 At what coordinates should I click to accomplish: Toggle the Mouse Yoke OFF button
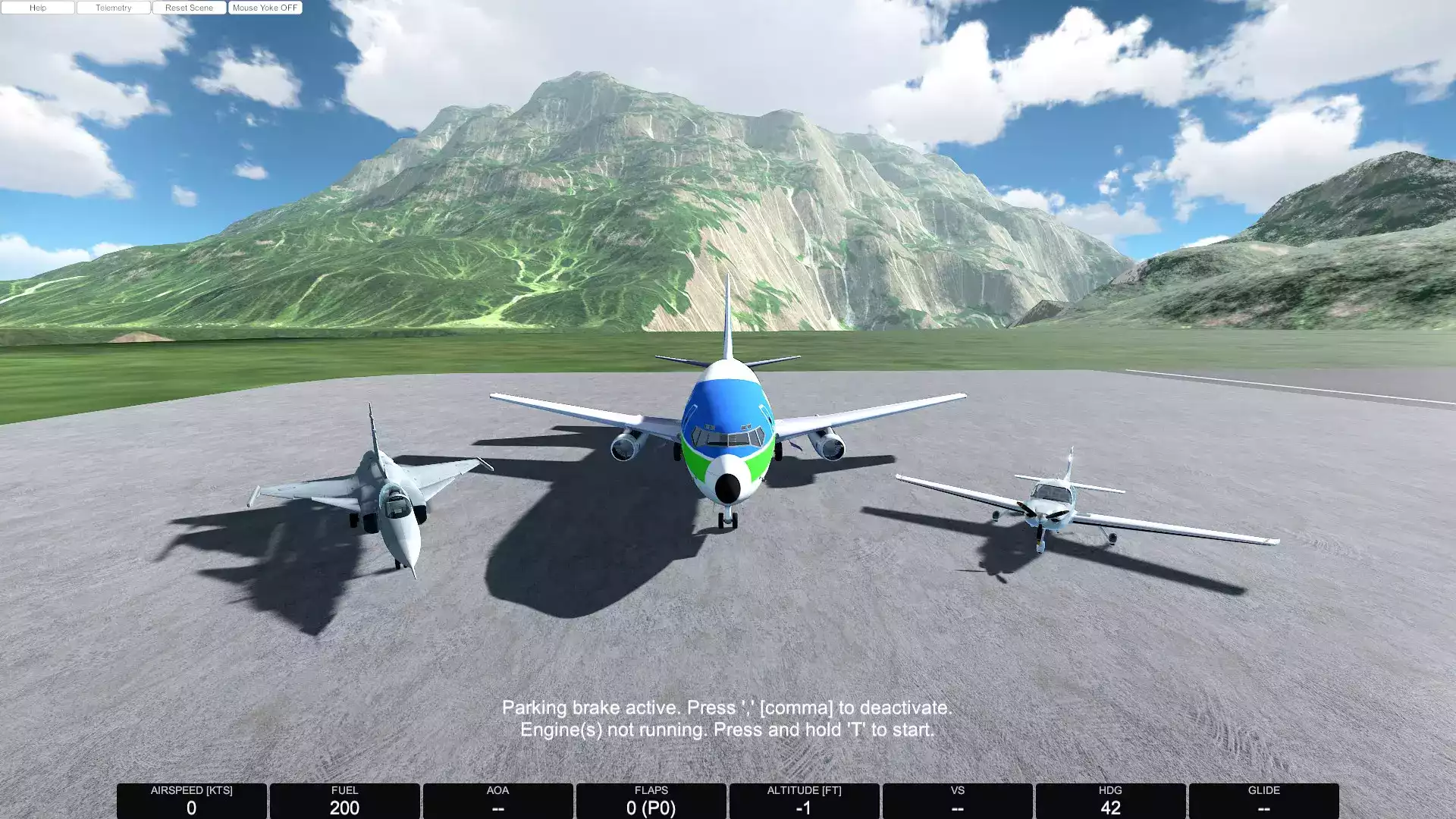pyautogui.click(x=265, y=8)
